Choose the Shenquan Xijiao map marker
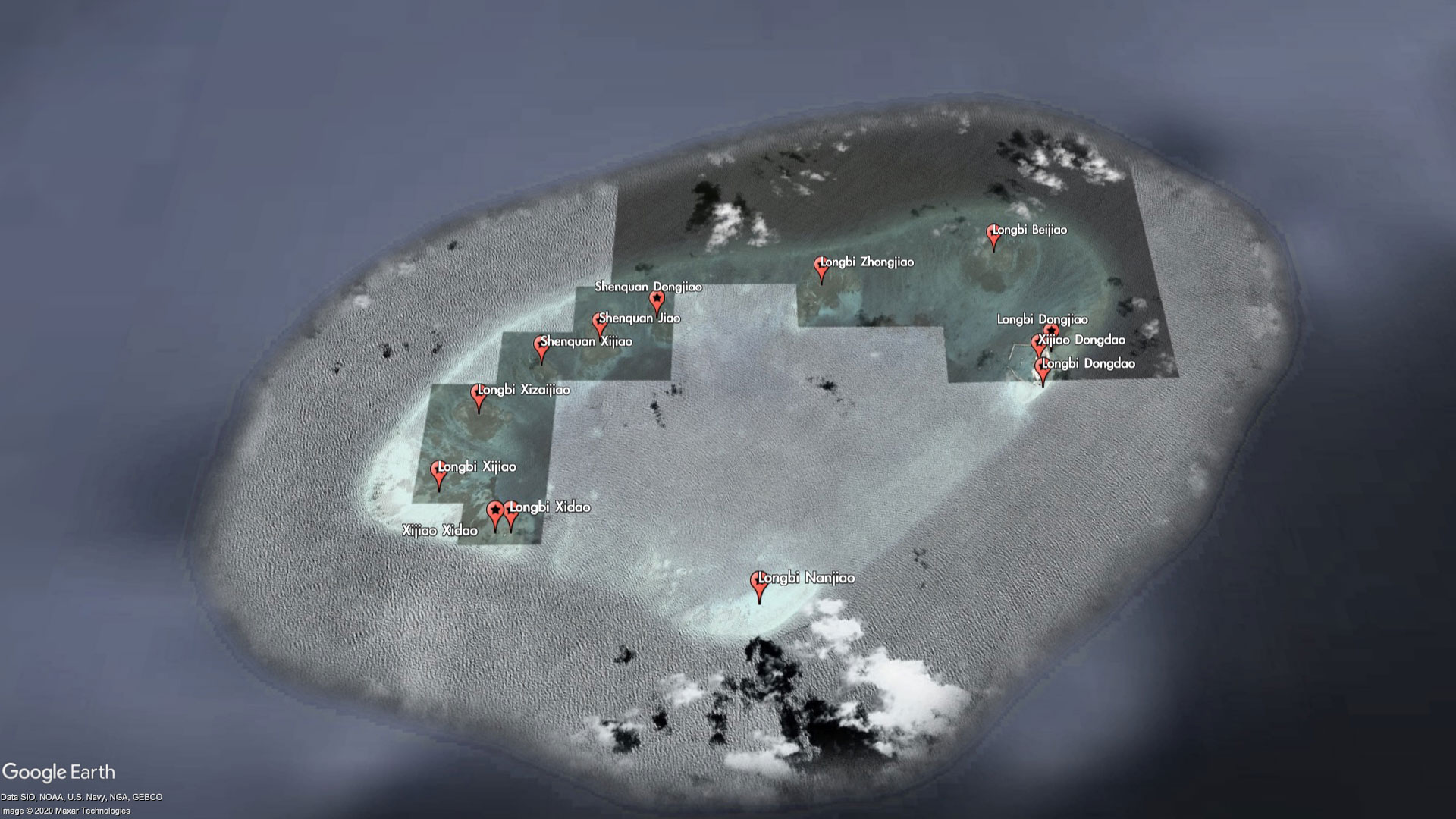The width and height of the screenshot is (1456, 819). (541, 346)
